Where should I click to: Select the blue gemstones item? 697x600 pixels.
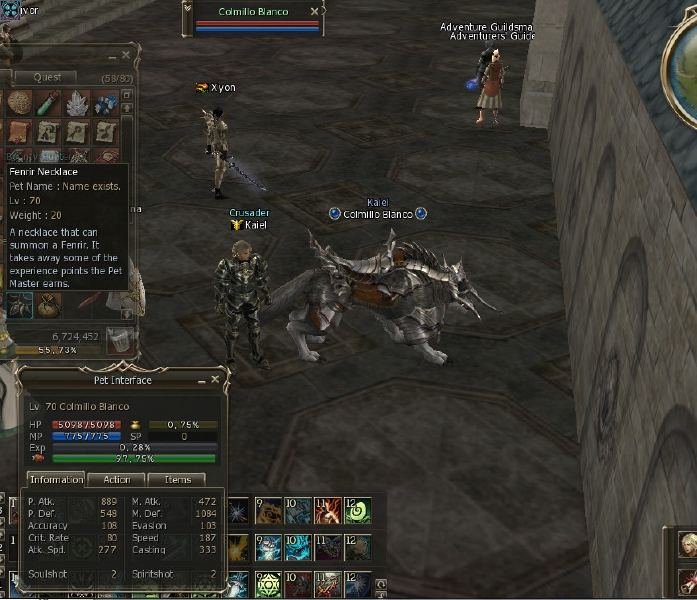105,102
